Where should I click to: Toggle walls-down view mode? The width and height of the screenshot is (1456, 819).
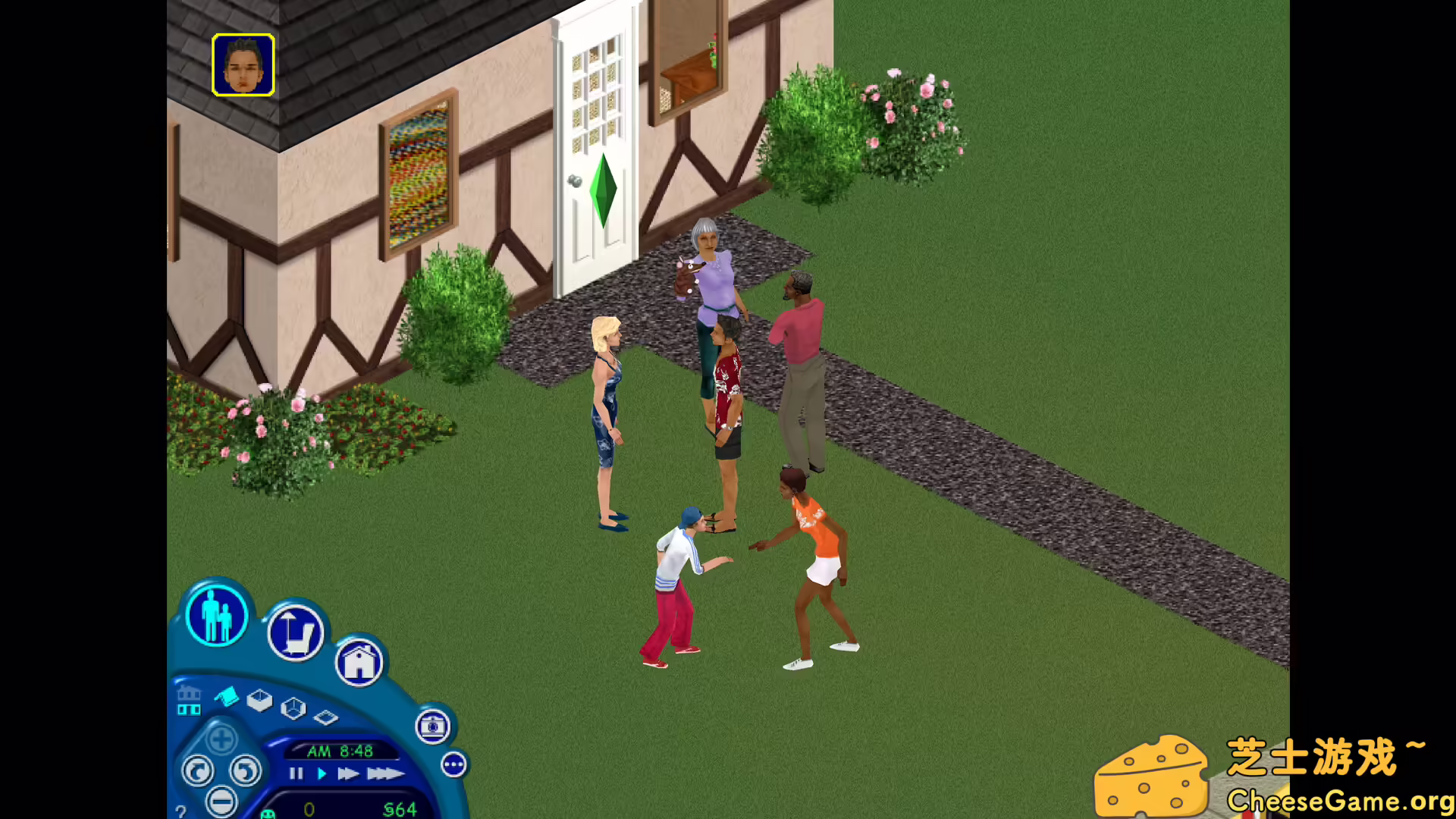click(x=326, y=717)
